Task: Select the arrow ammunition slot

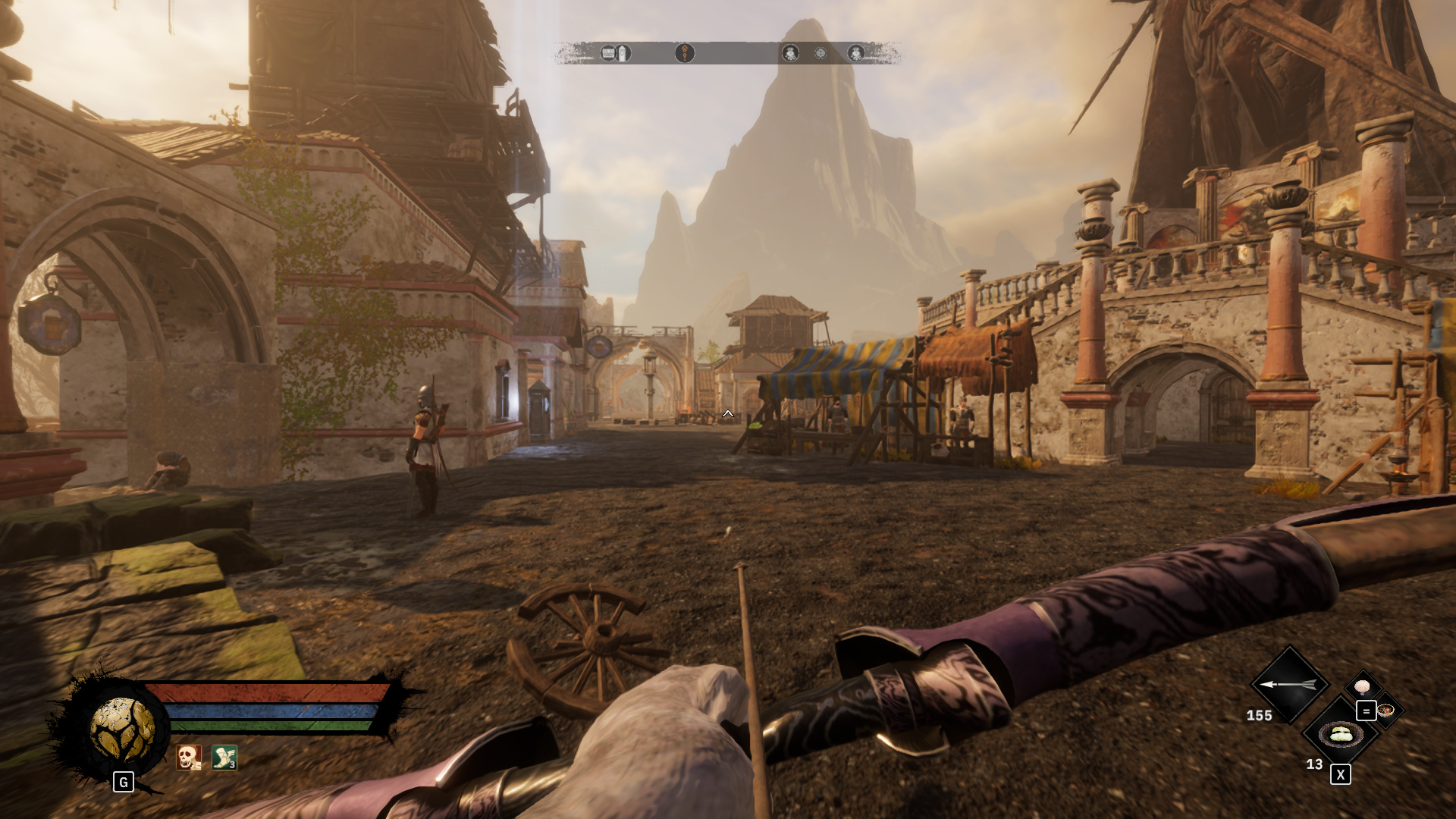Action: [1289, 684]
